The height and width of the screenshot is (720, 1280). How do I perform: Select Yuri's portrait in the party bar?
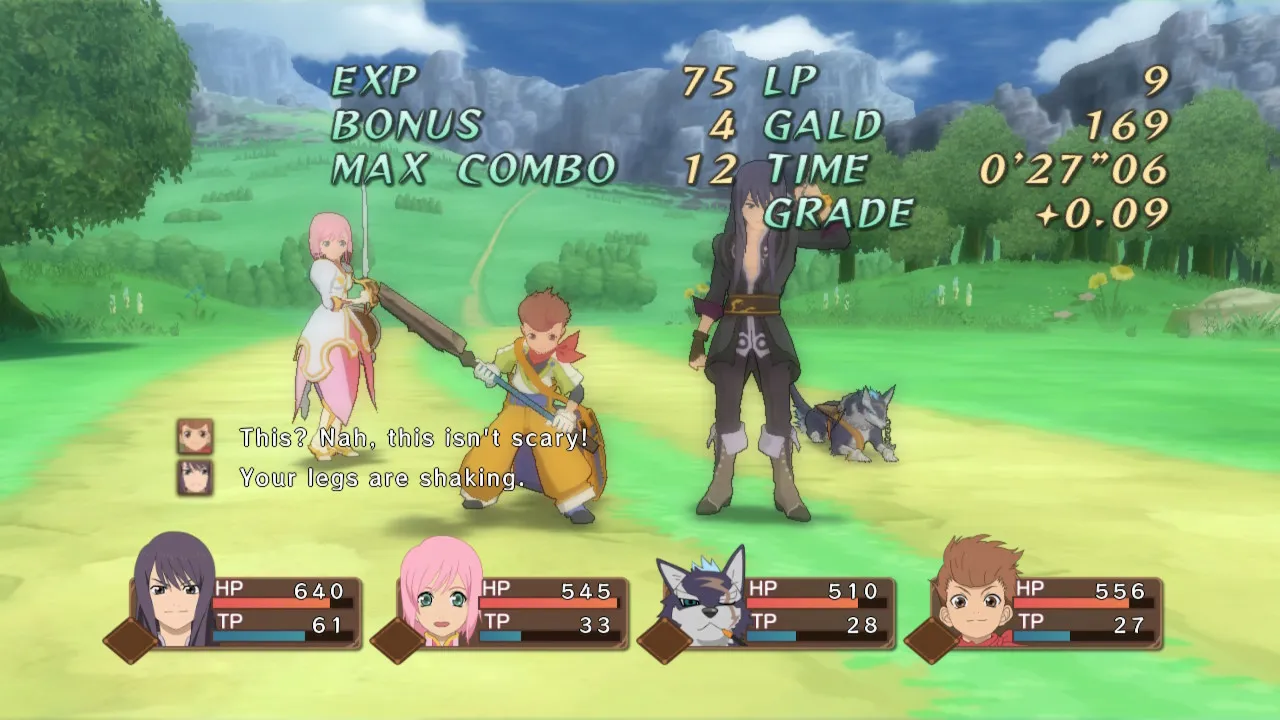[172, 592]
